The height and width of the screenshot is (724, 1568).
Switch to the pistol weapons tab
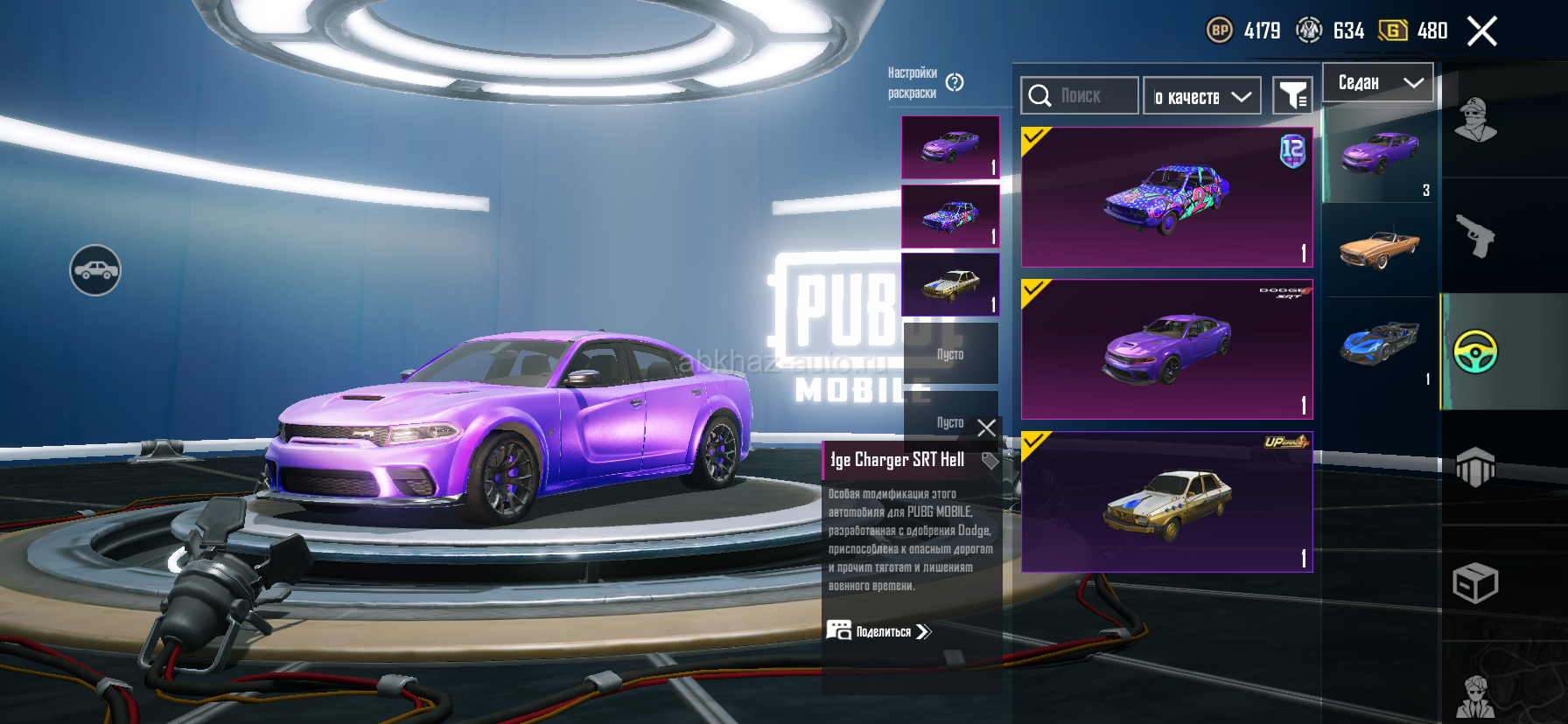coord(1475,235)
